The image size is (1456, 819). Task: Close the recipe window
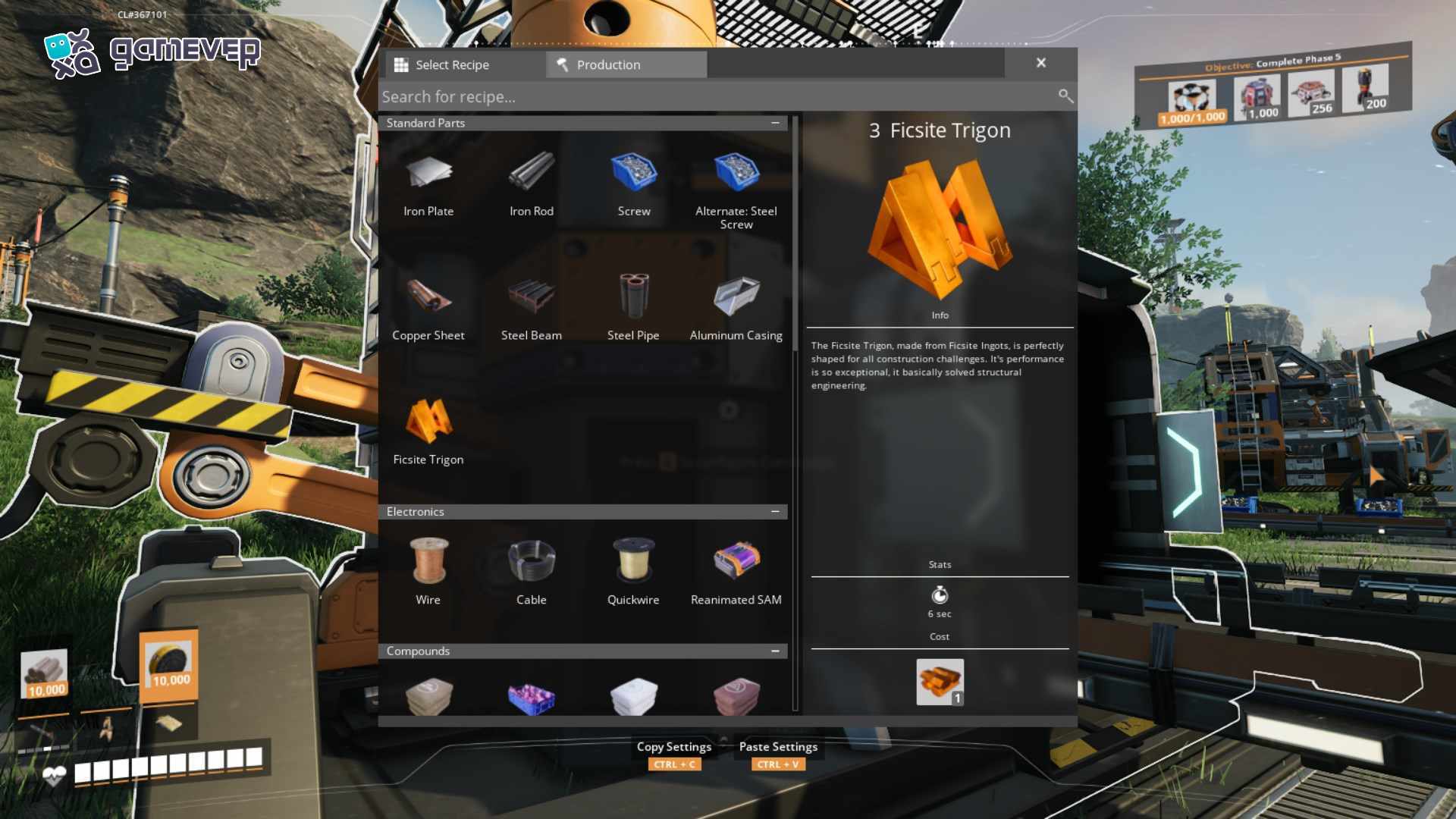(x=1041, y=63)
